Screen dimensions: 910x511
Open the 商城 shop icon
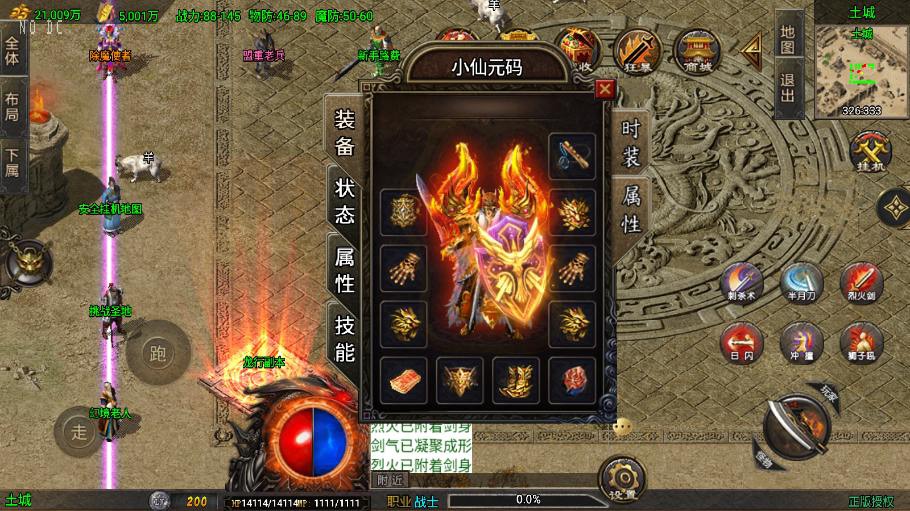[x=697, y=50]
